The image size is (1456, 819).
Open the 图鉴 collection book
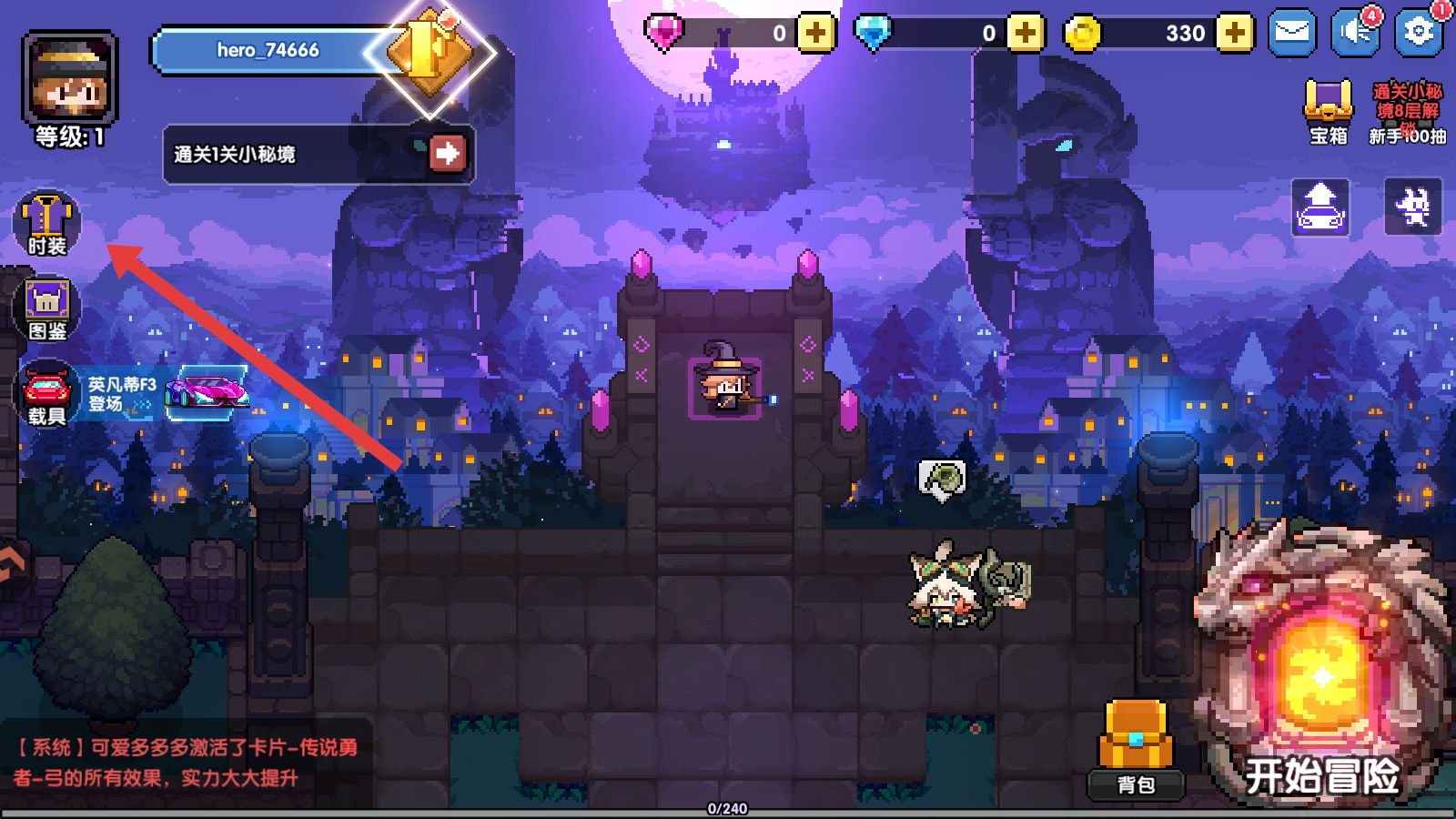pos(46,308)
